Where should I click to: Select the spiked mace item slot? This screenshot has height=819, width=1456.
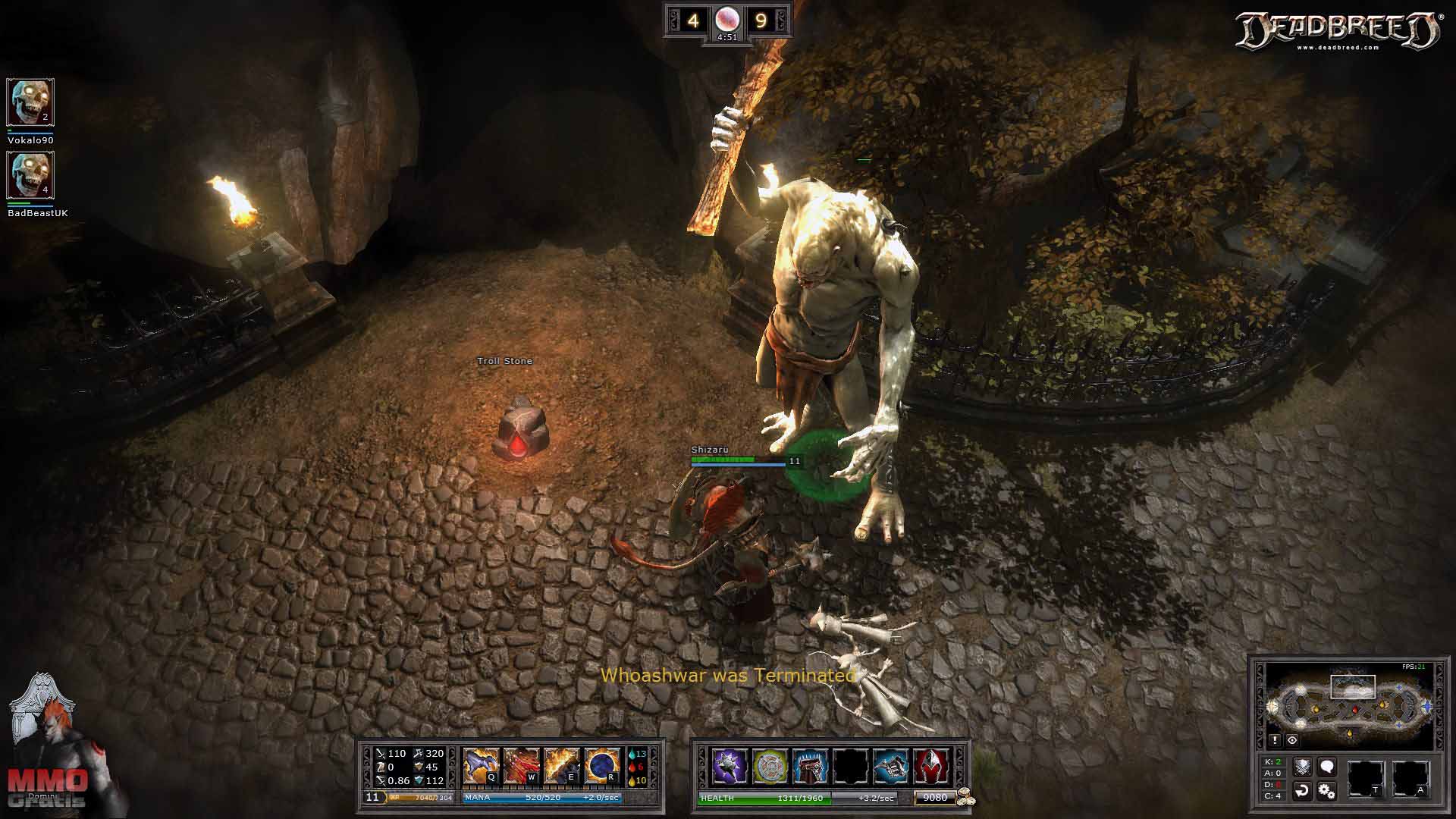click(730, 766)
